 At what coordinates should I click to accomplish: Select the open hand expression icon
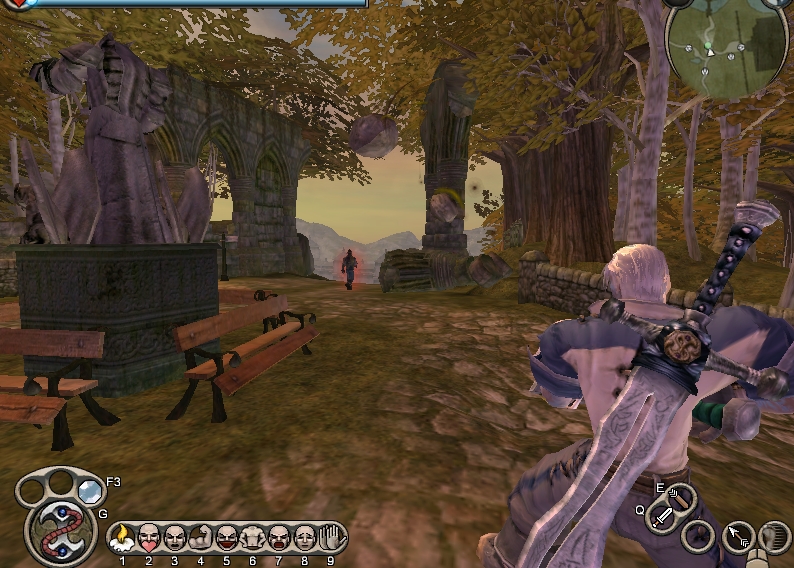click(x=331, y=538)
